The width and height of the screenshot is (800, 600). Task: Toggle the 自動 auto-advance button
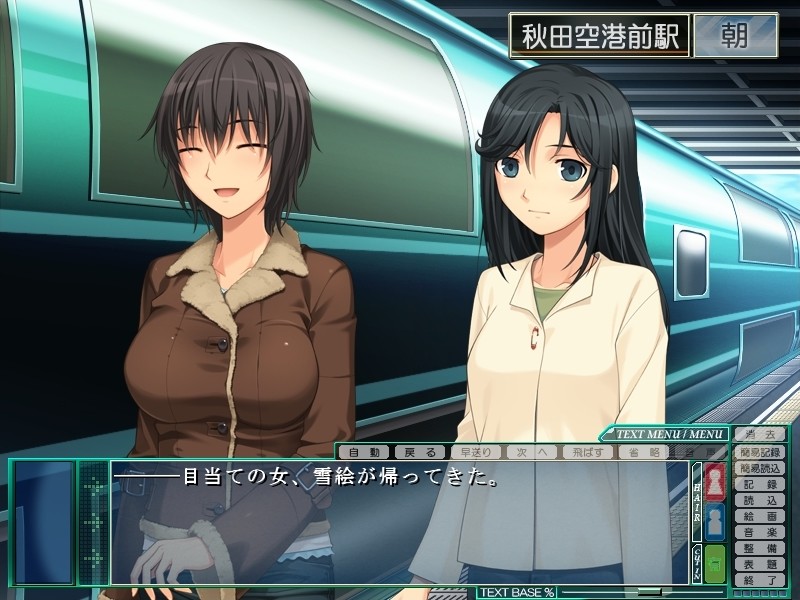364,452
